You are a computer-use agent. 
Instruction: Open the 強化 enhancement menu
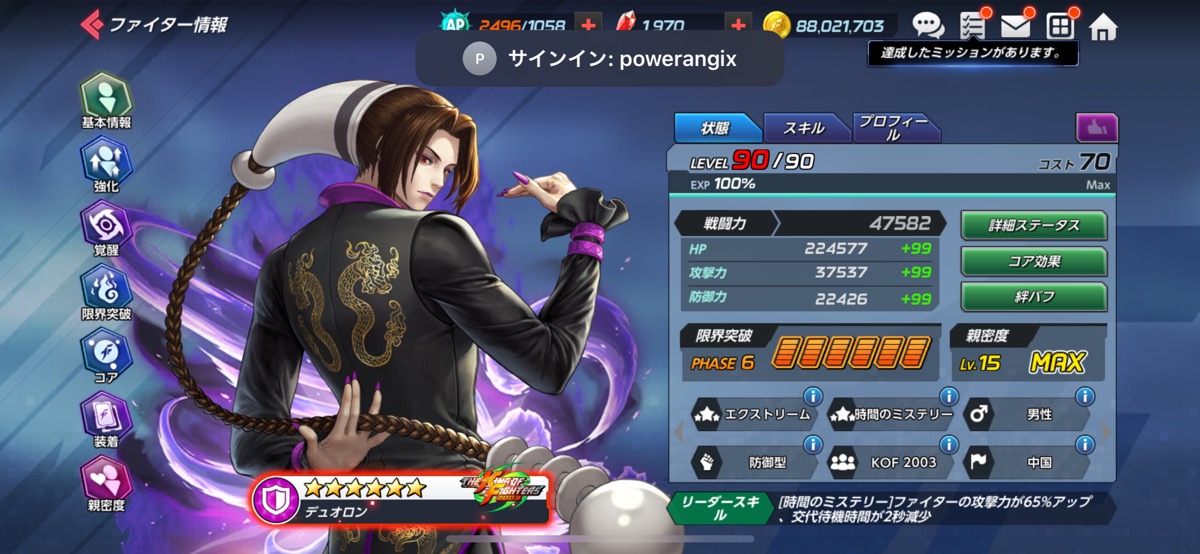(x=105, y=164)
